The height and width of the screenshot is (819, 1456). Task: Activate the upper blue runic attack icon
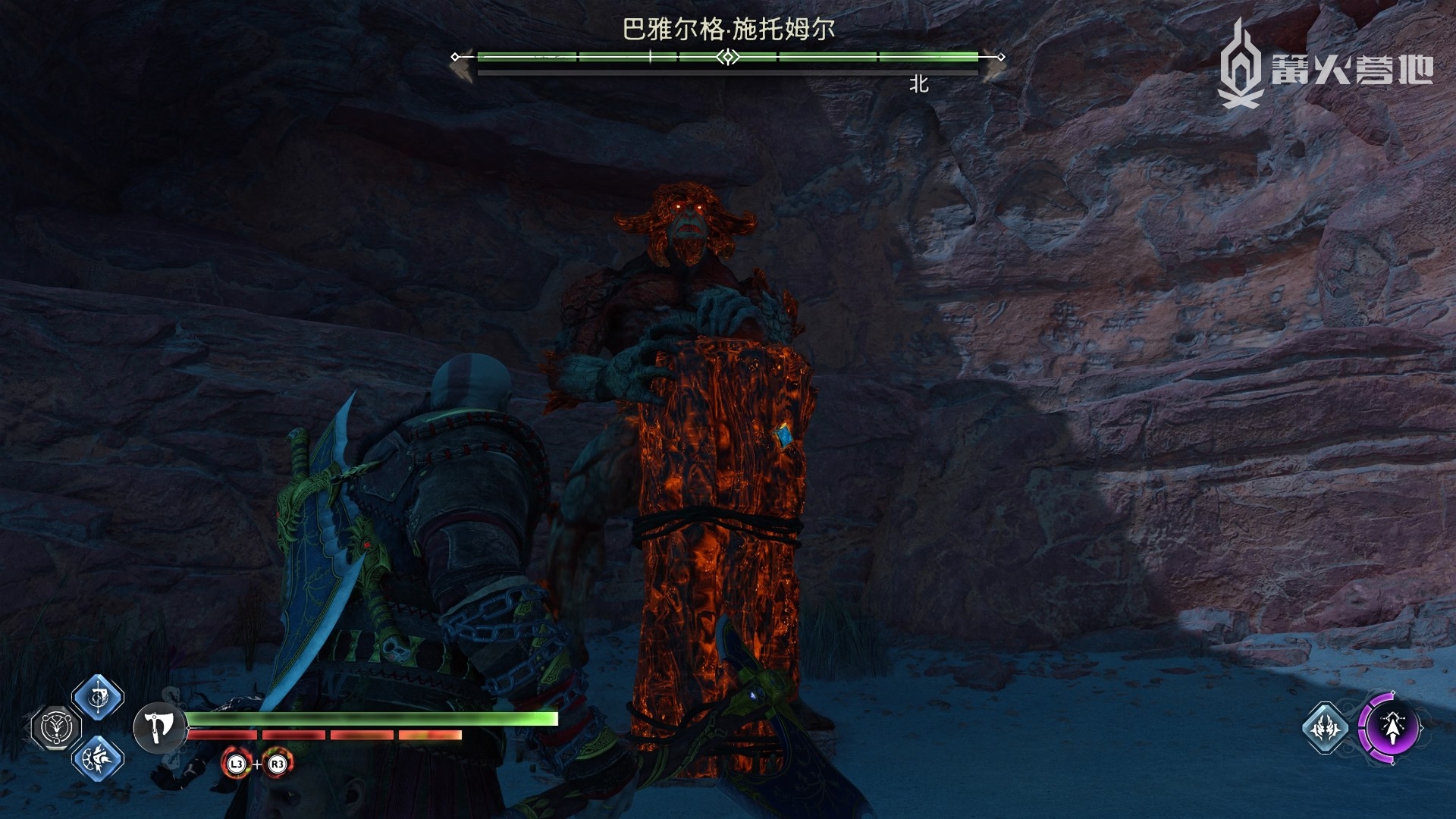tap(98, 697)
